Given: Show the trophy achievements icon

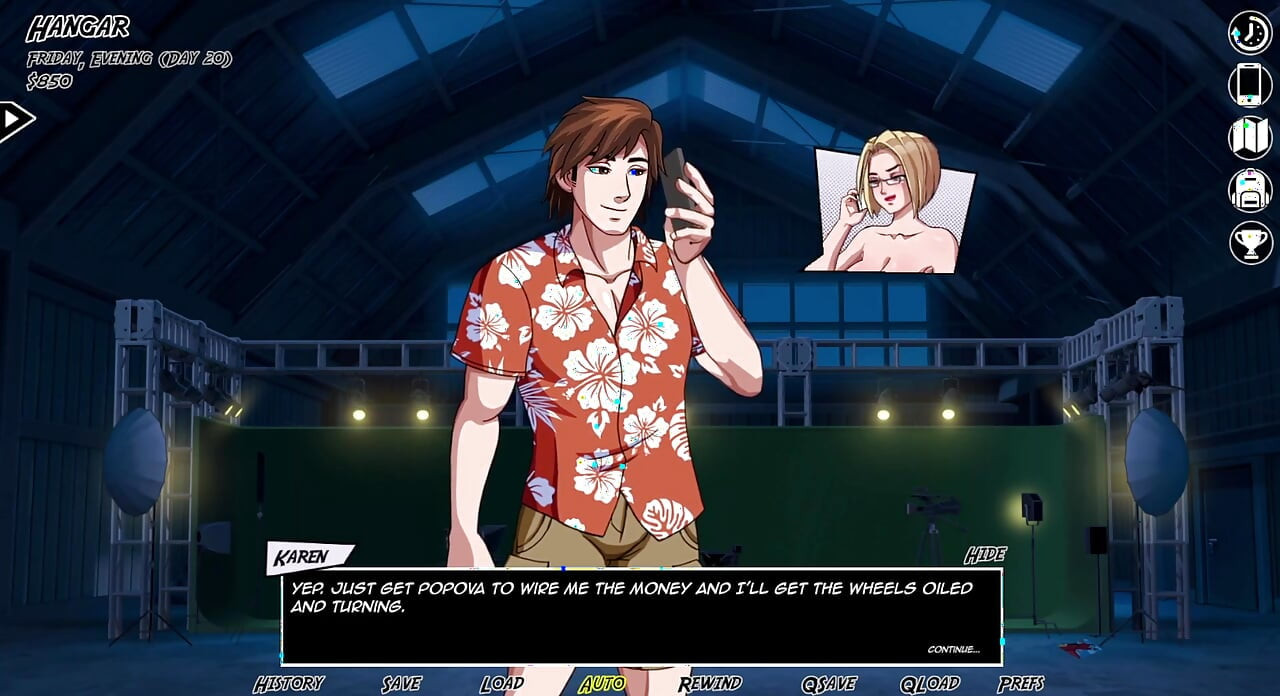Looking at the screenshot, I should click(x=1249, y=242).
